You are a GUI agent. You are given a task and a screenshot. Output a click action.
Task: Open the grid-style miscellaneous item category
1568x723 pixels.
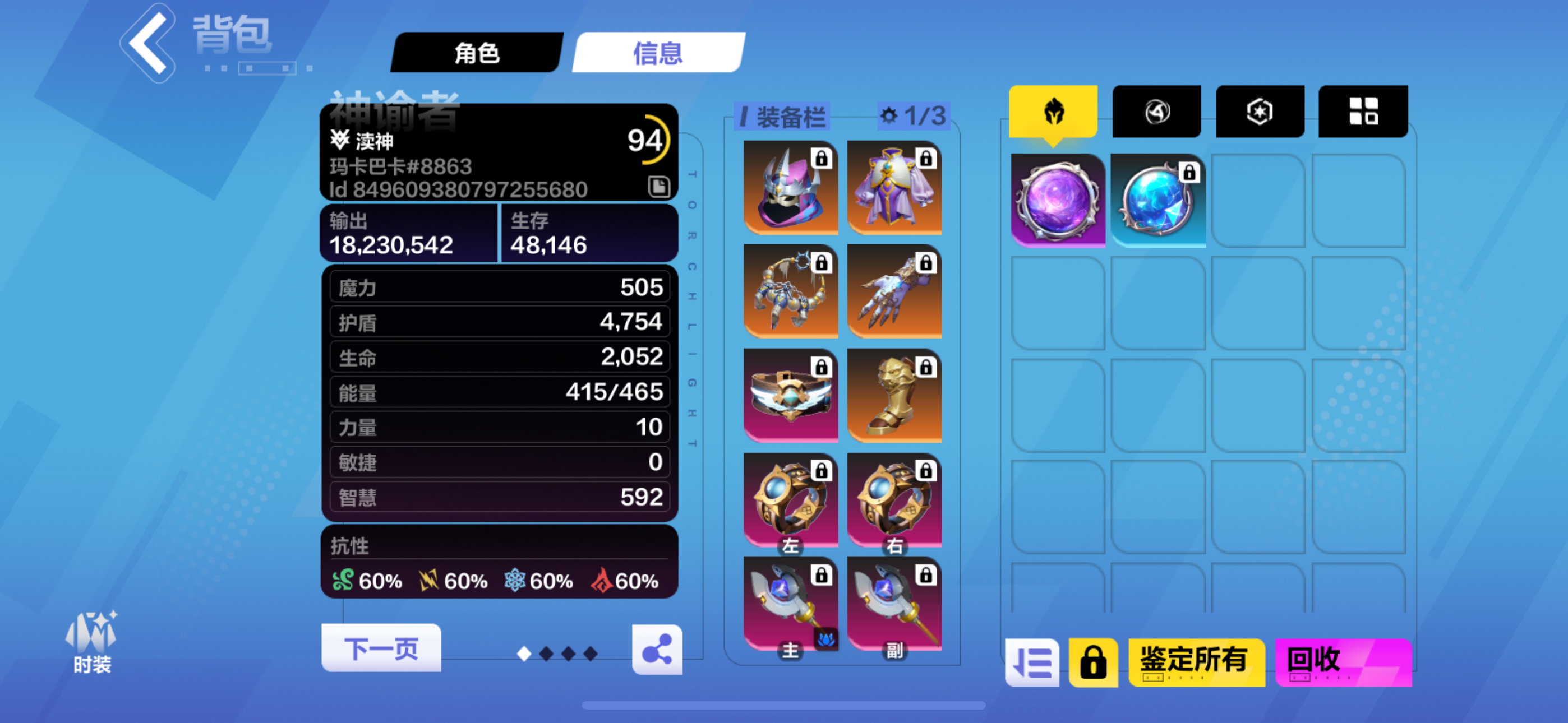(1363, 111)
